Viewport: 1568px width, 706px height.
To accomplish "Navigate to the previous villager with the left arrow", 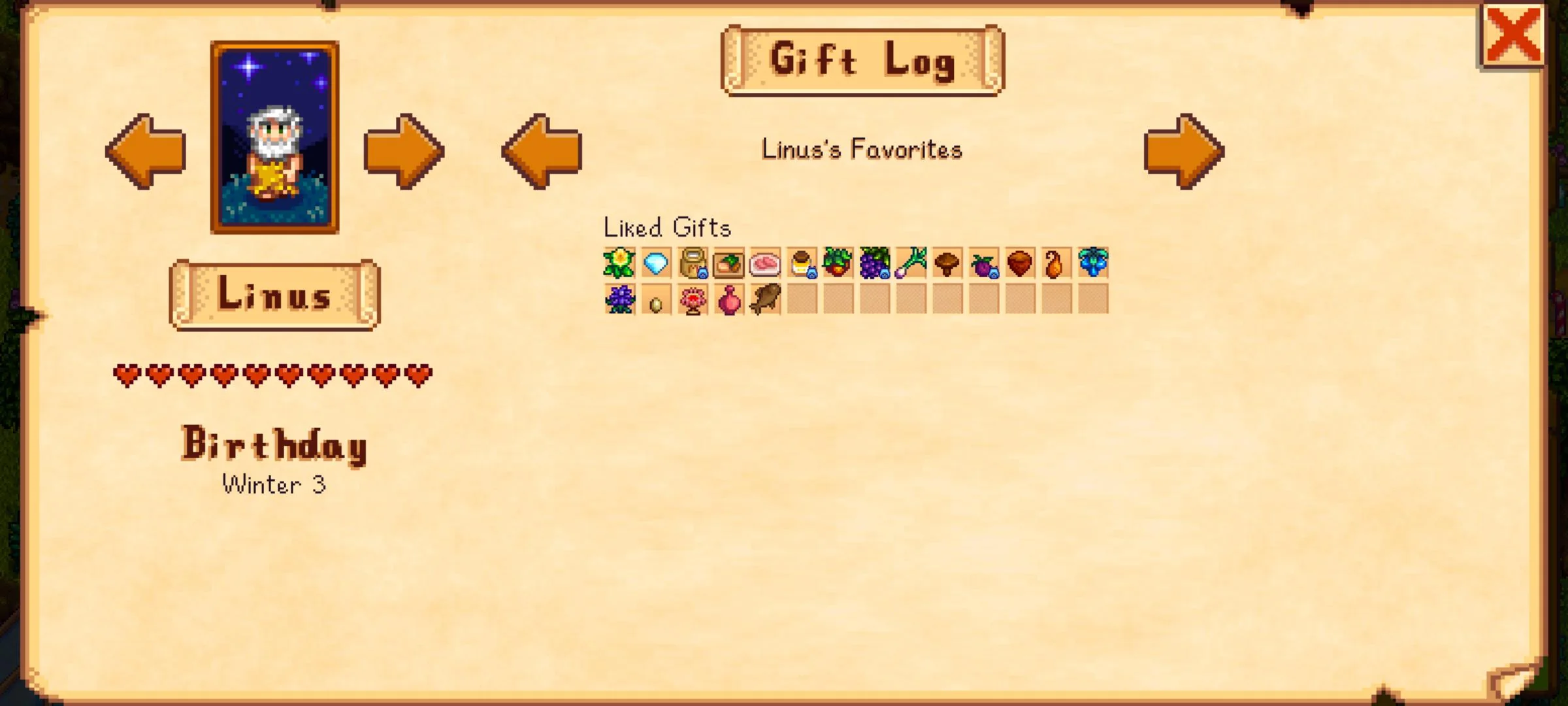I will (144, 152).
